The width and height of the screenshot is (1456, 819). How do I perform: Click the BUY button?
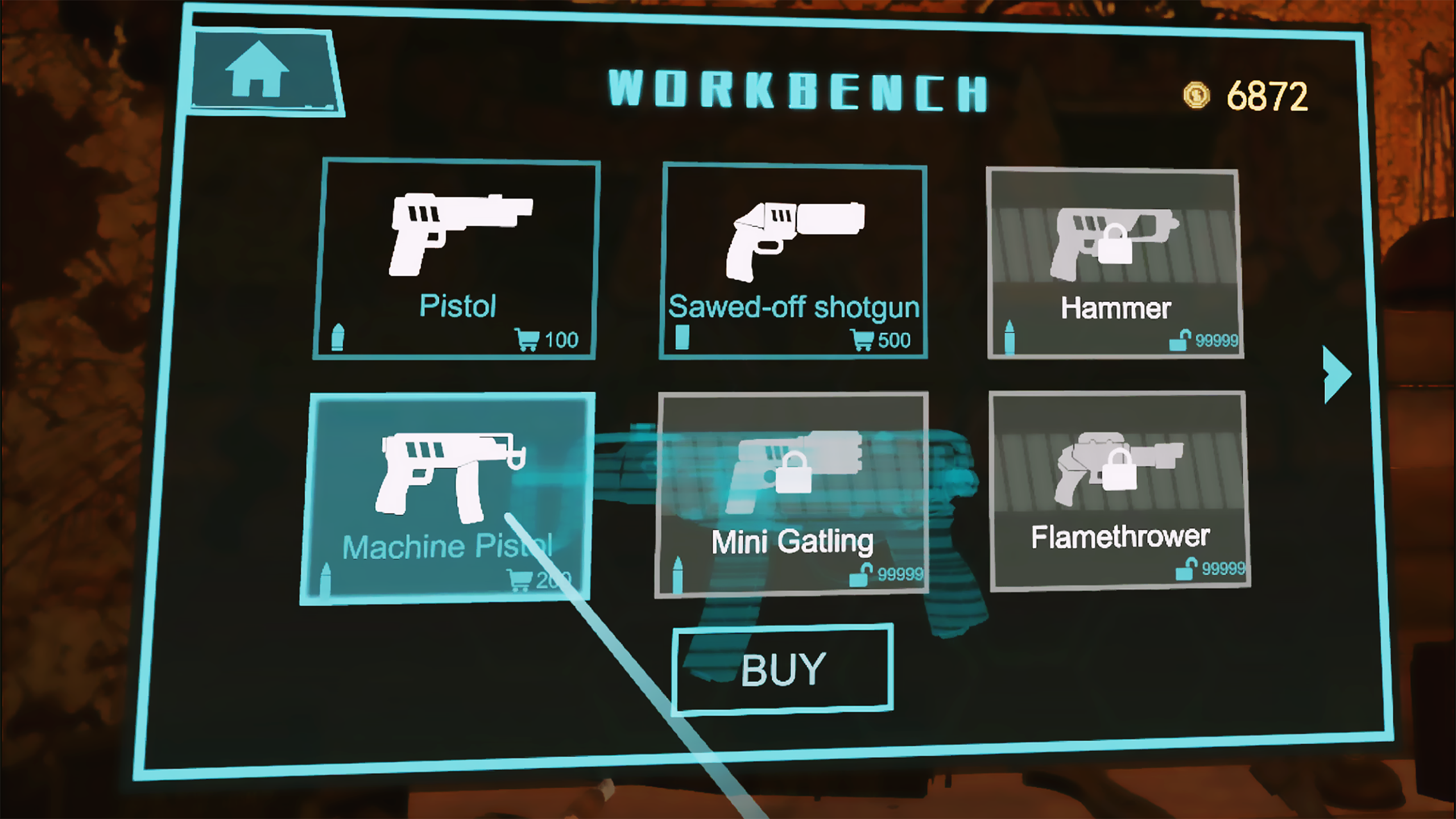783,669
